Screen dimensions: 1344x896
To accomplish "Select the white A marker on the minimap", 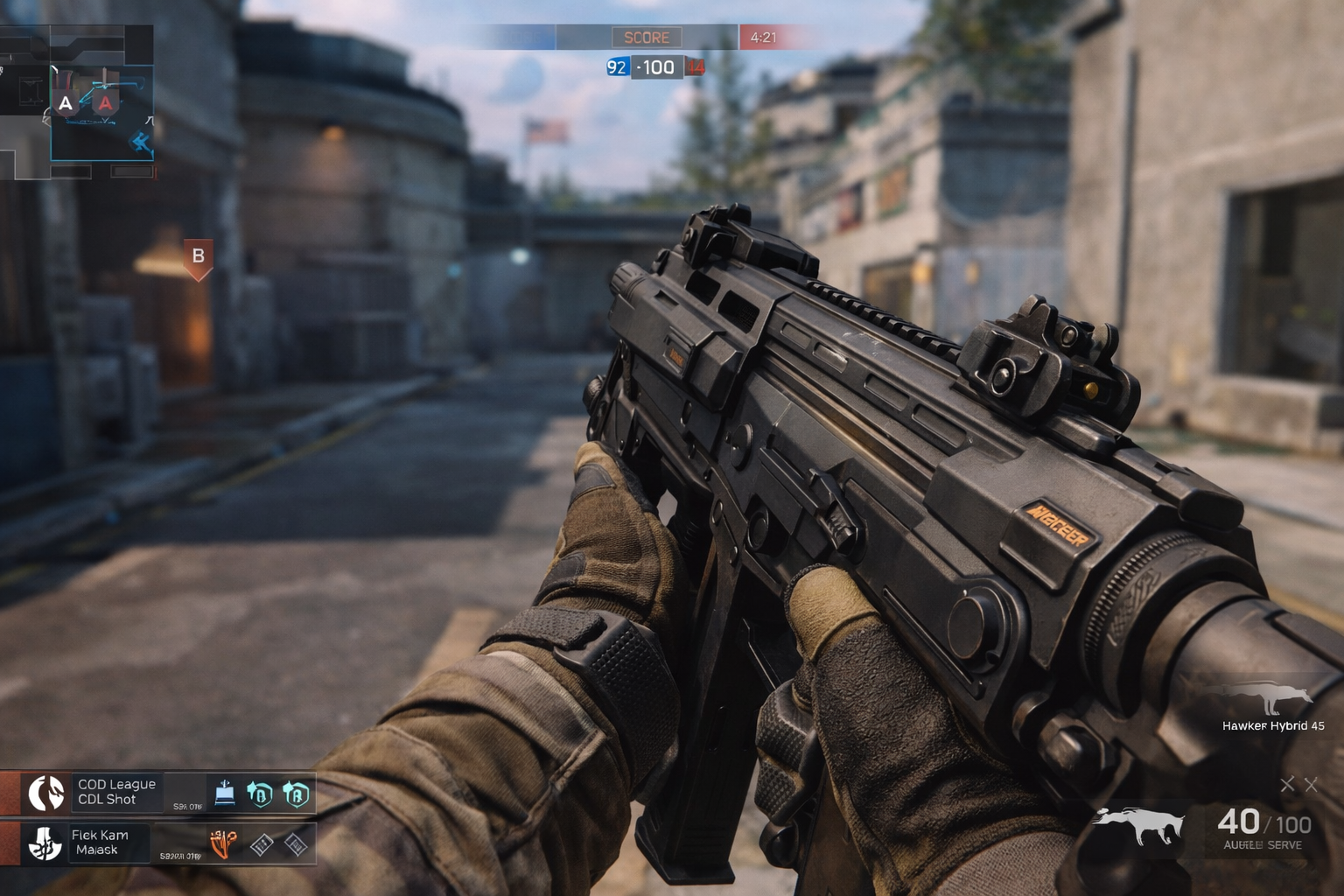I will coord(66,104).
